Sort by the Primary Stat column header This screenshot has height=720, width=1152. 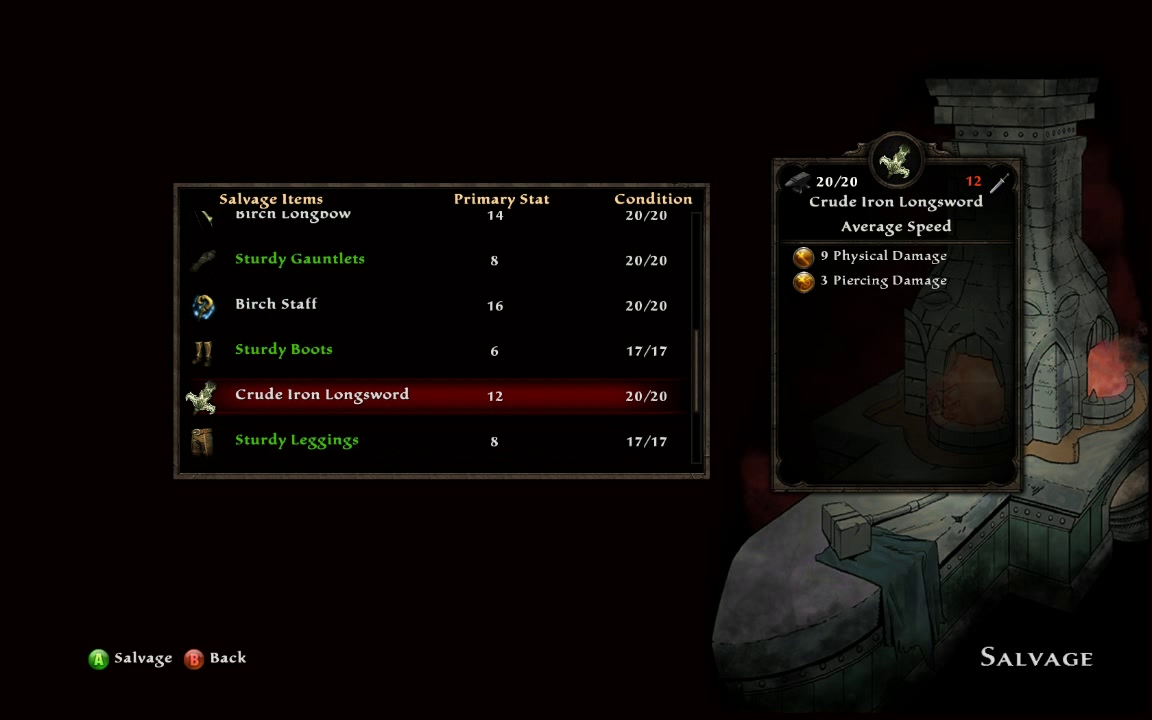point(501,199)
